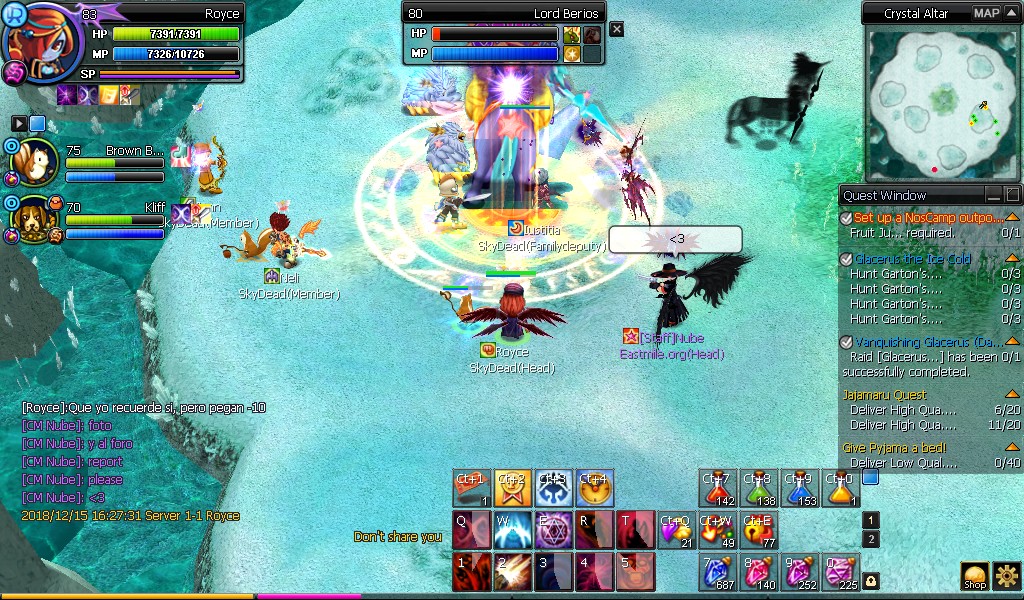Screen dimensions: 1024x600
Task: Open the Shop button
Action: tap(975, 575)
